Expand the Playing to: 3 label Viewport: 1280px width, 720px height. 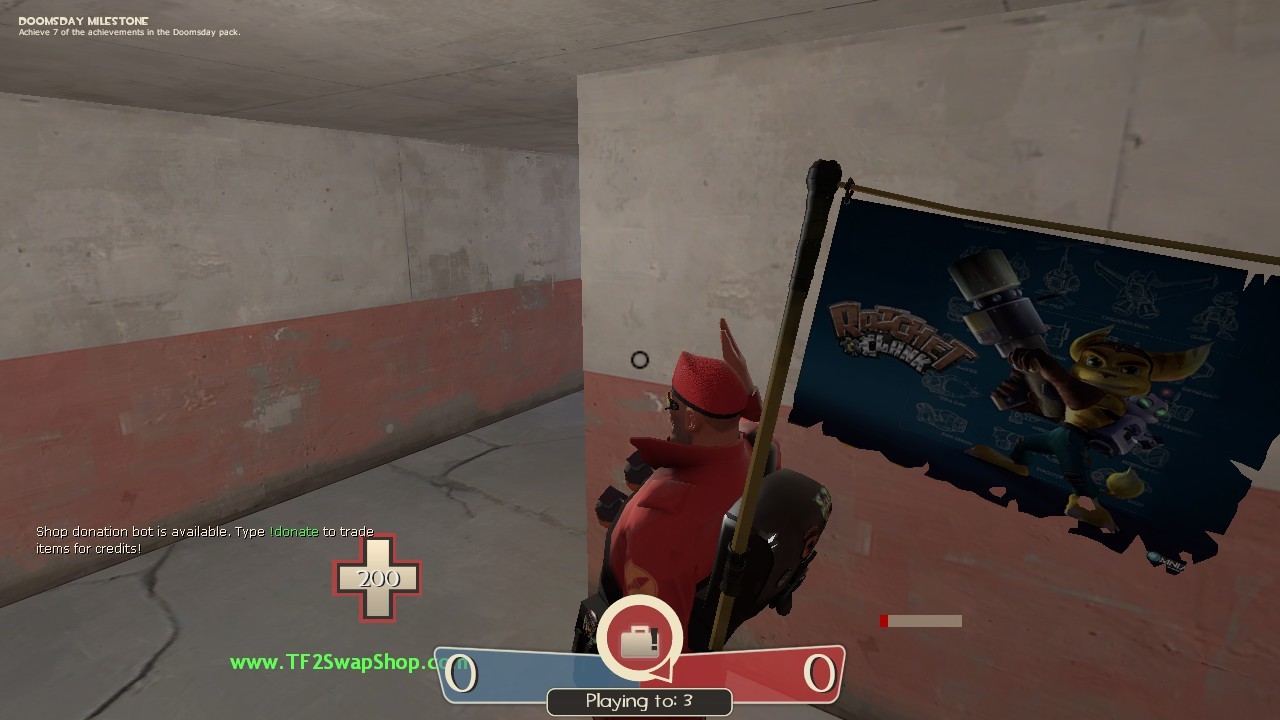click(x=640, y=701)
